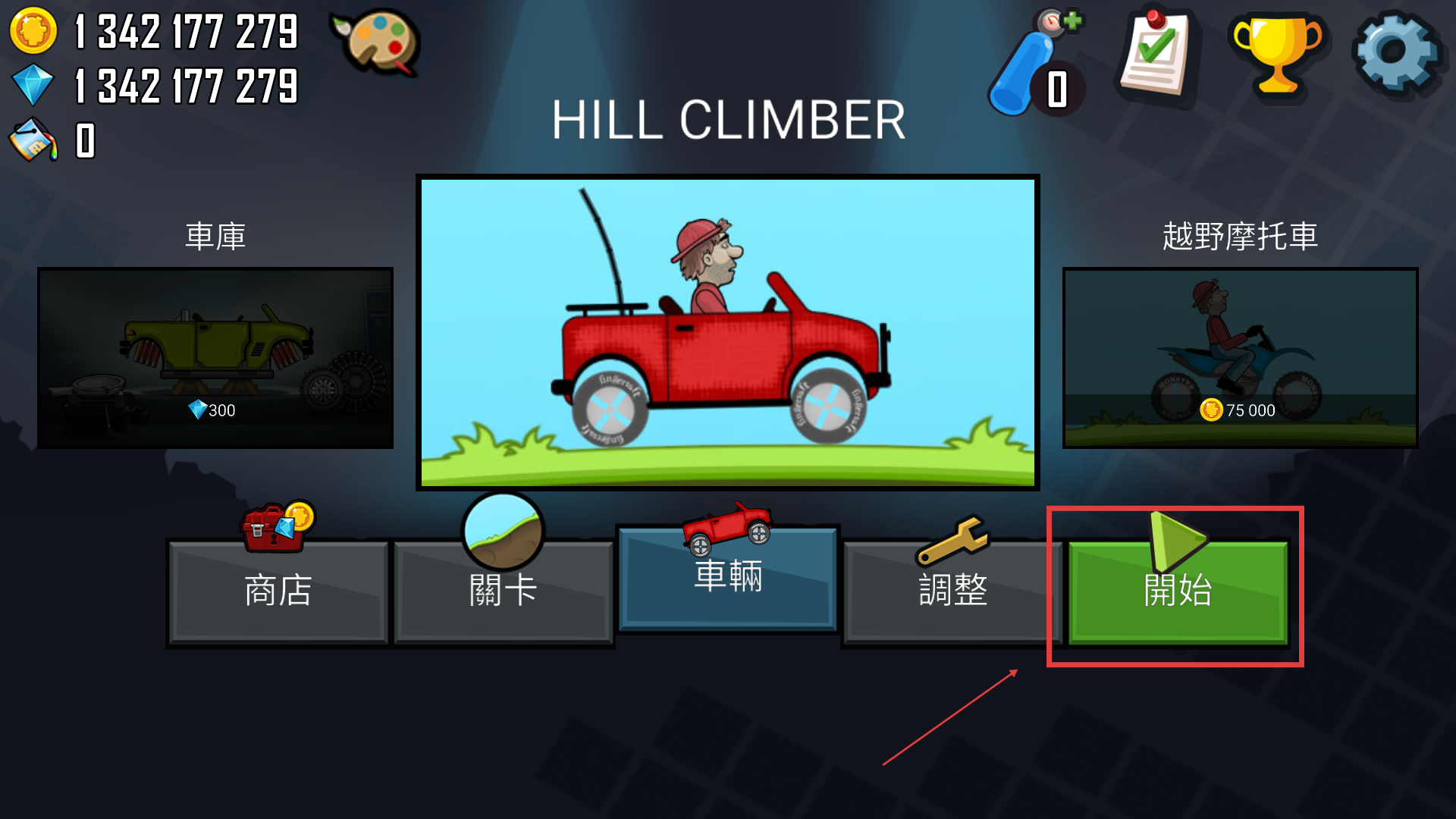
Task: Select the 越野摩托車 motocross bike thumbnail
Action: [1240, 357]
